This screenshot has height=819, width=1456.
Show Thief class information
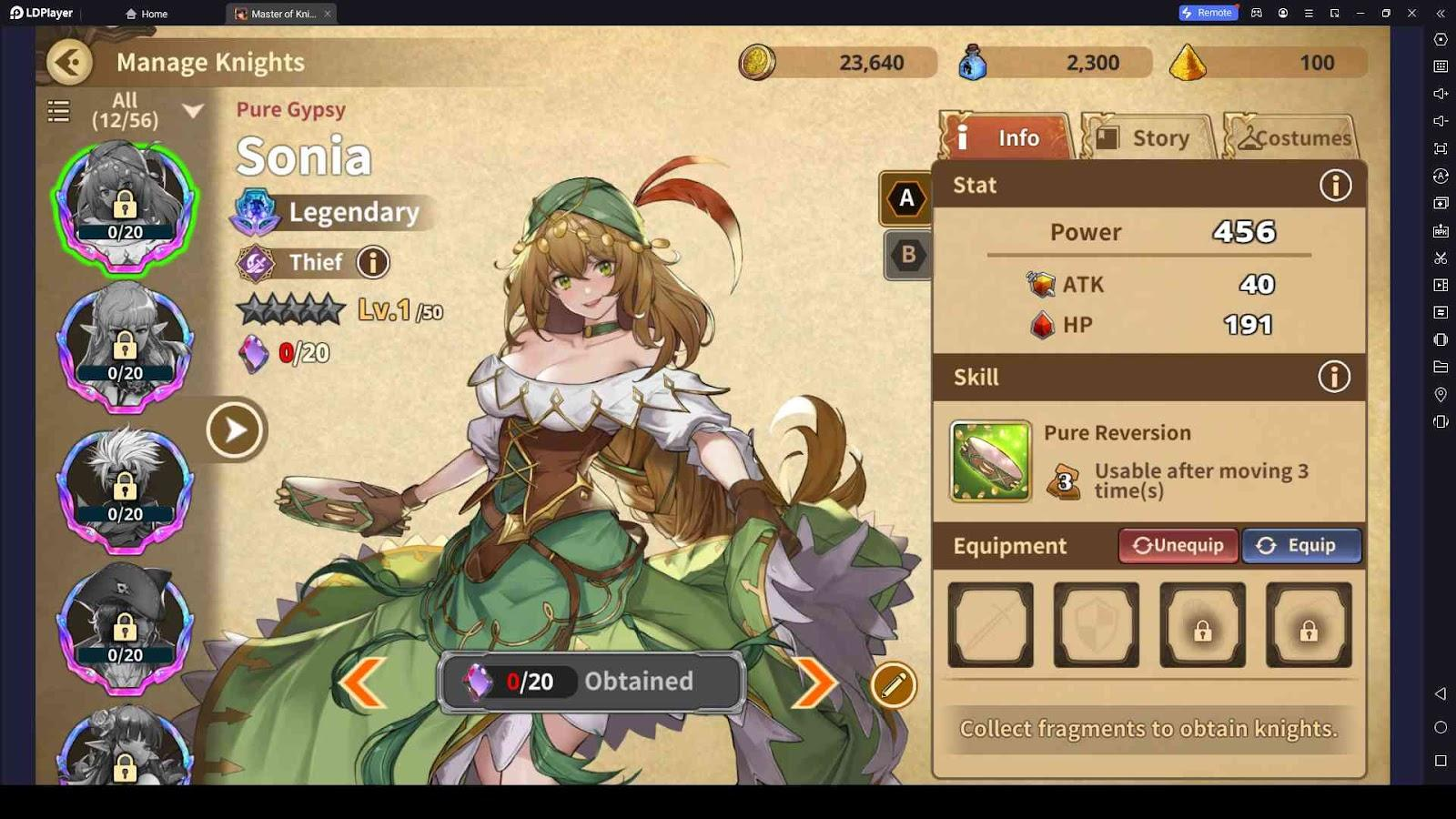pyautogui.click(x=372, y=263)
